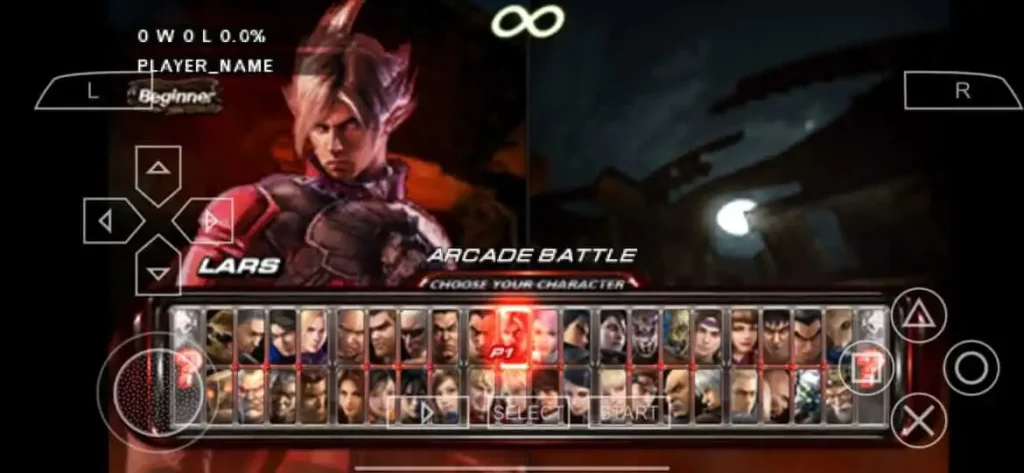
Task: Tap the cross touch button
Action: [919, 421]
